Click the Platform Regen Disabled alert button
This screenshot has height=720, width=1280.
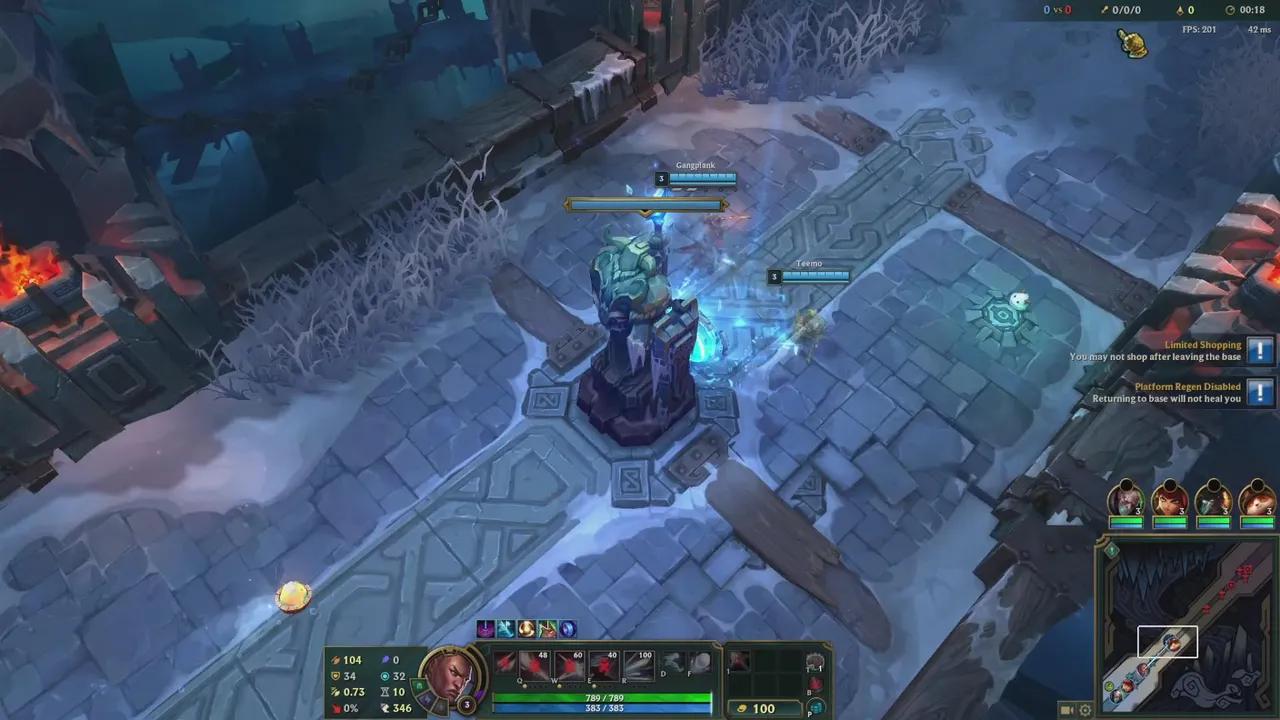pyautogui.click(x=1259, y=392)
